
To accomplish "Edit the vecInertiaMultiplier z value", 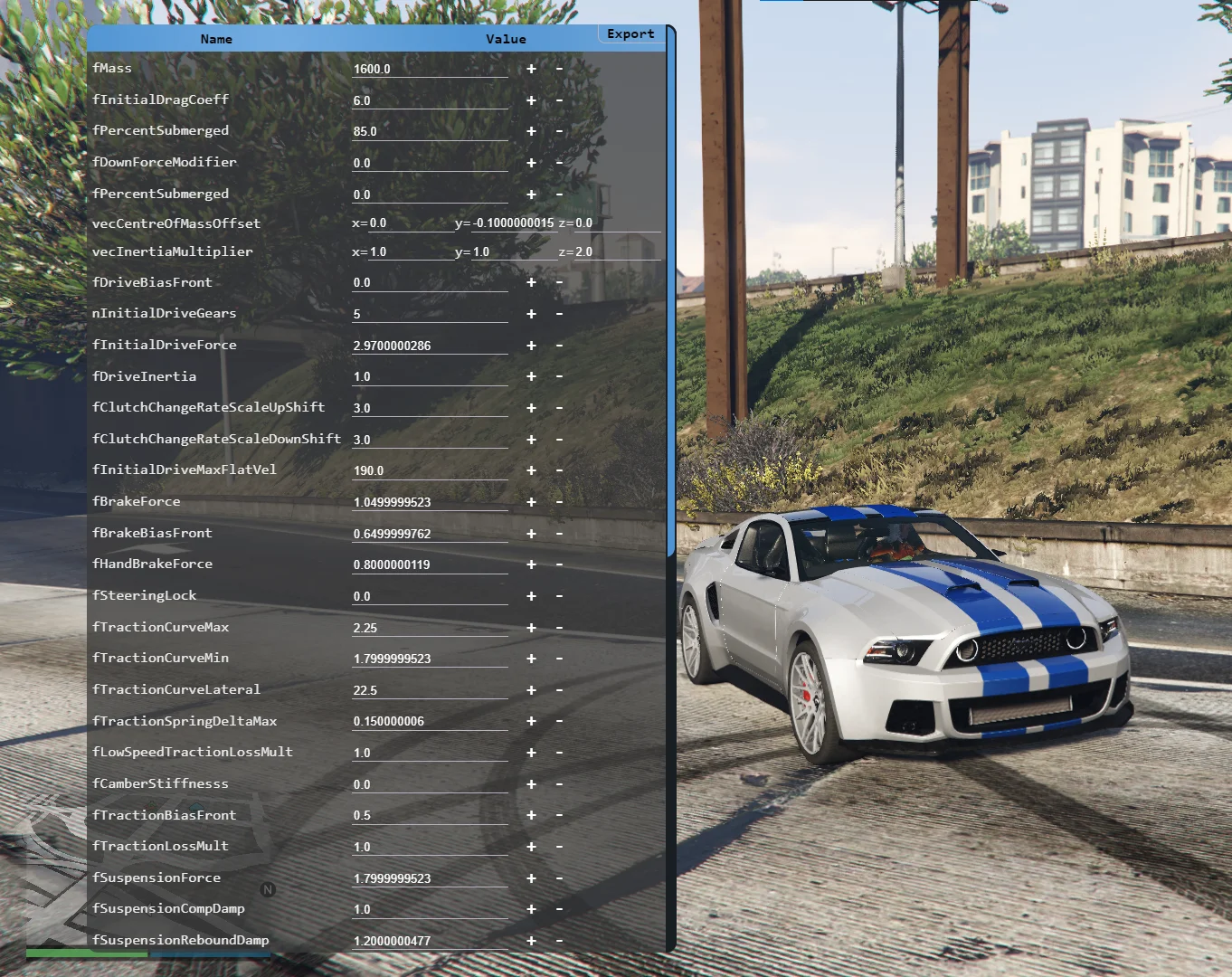I will tap(617, 251).
